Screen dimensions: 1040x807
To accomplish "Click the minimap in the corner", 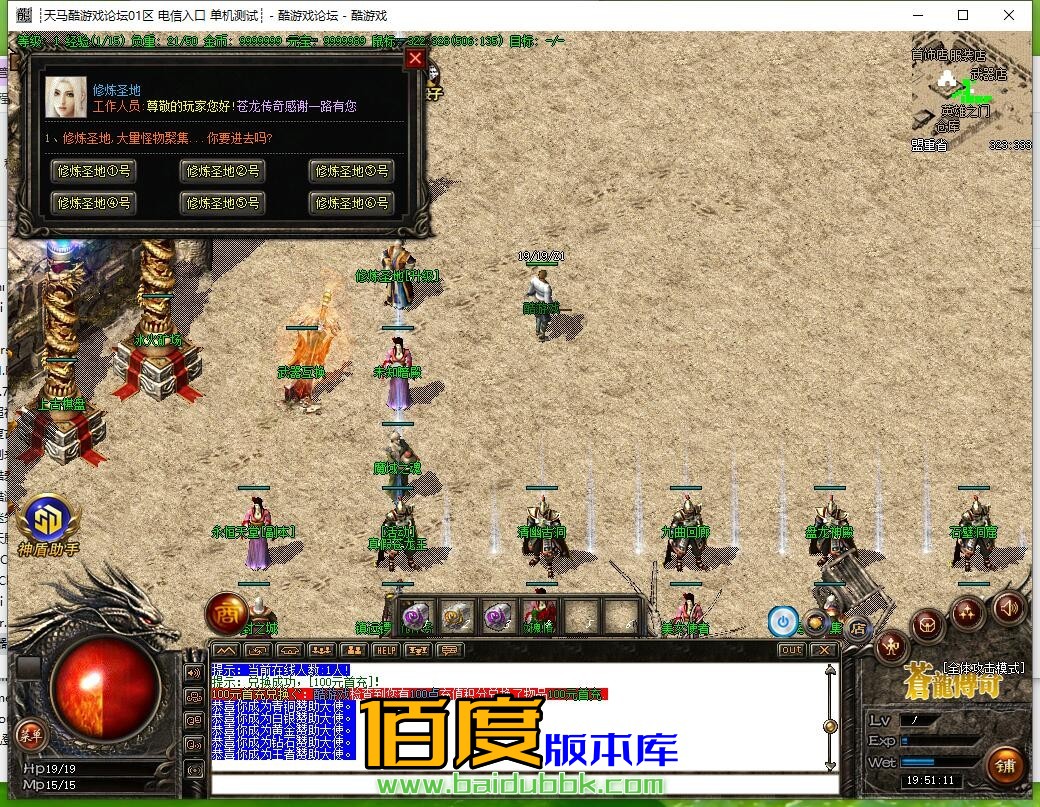I will coord(970,98).
